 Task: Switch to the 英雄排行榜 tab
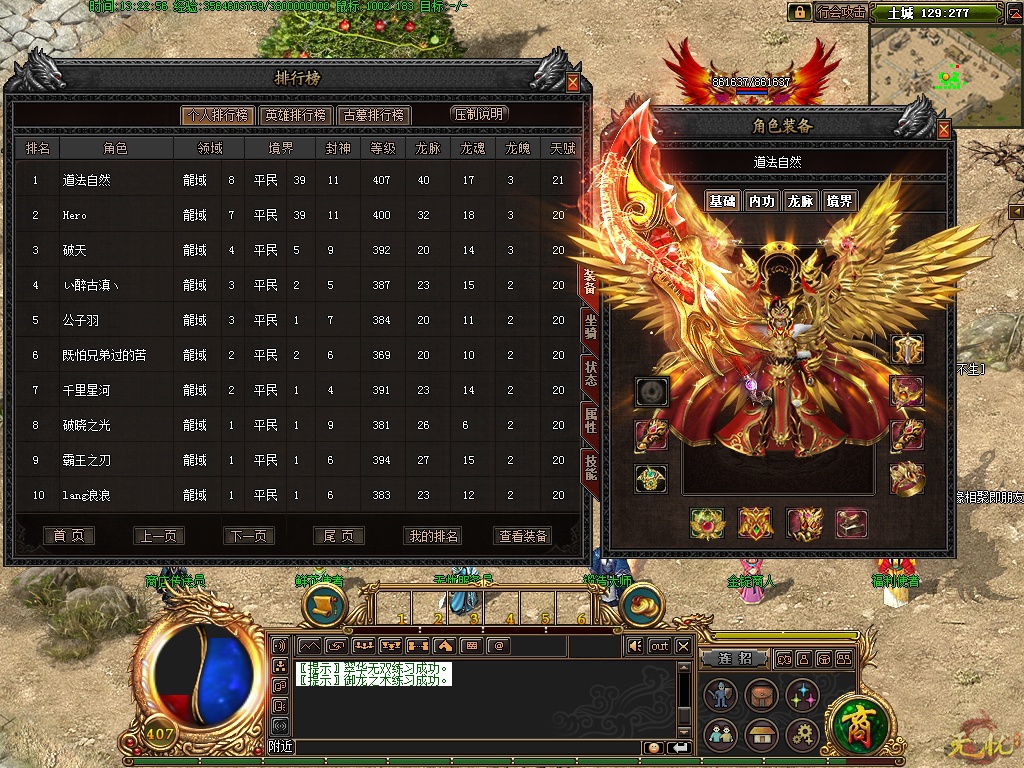click(295, 115)
